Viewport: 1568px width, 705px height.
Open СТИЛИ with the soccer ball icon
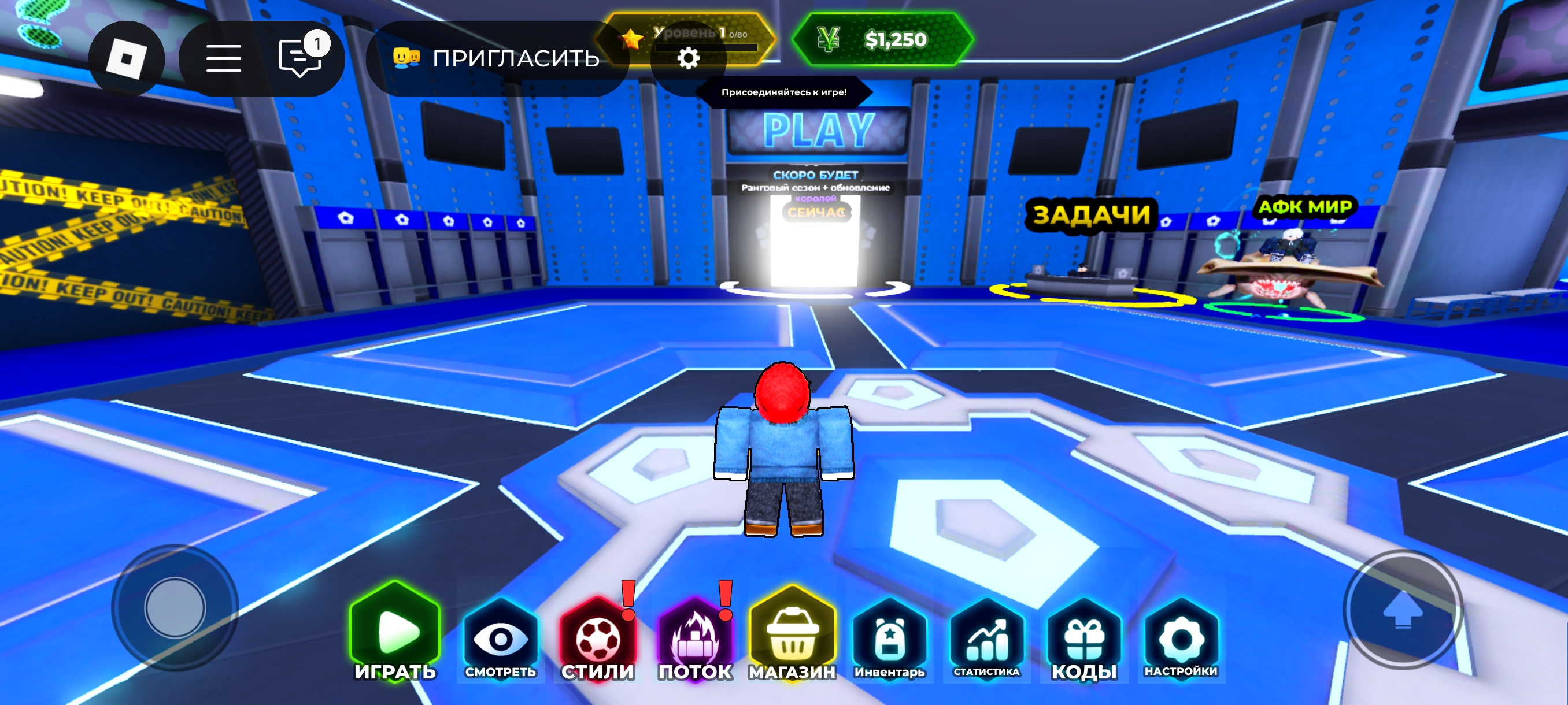(x=598, y=639)
